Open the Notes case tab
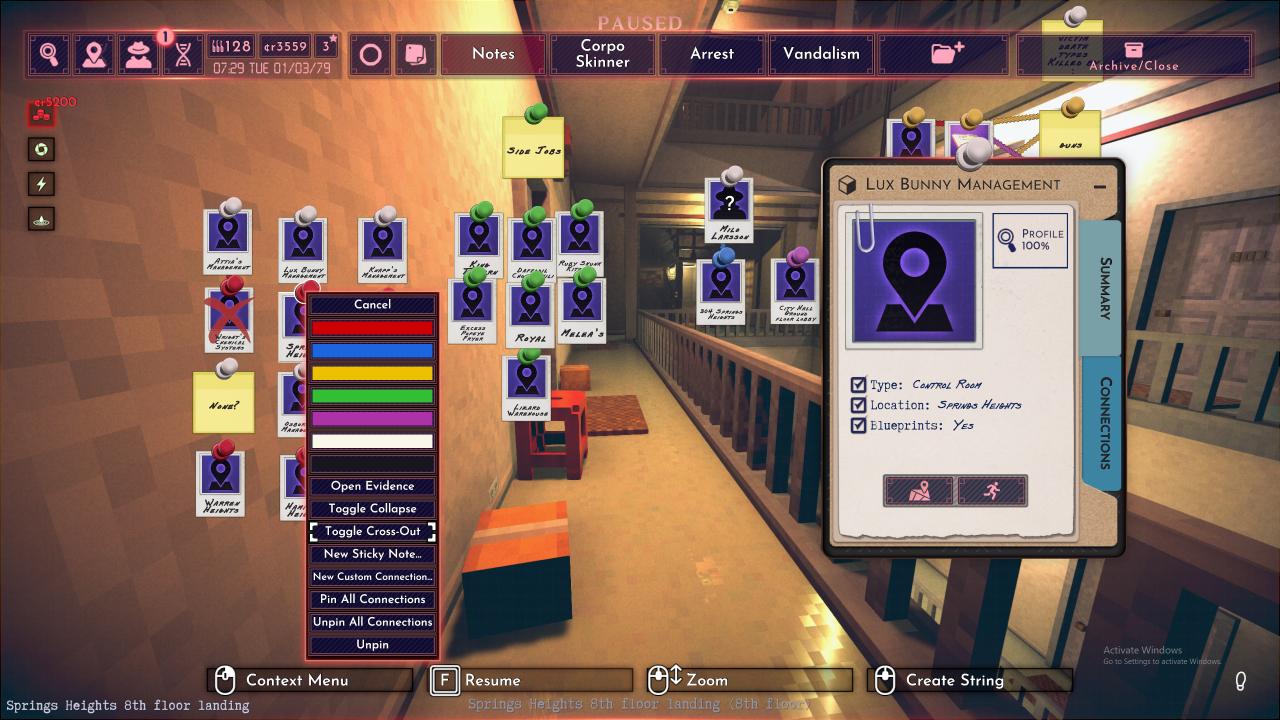 coord(493,54)
